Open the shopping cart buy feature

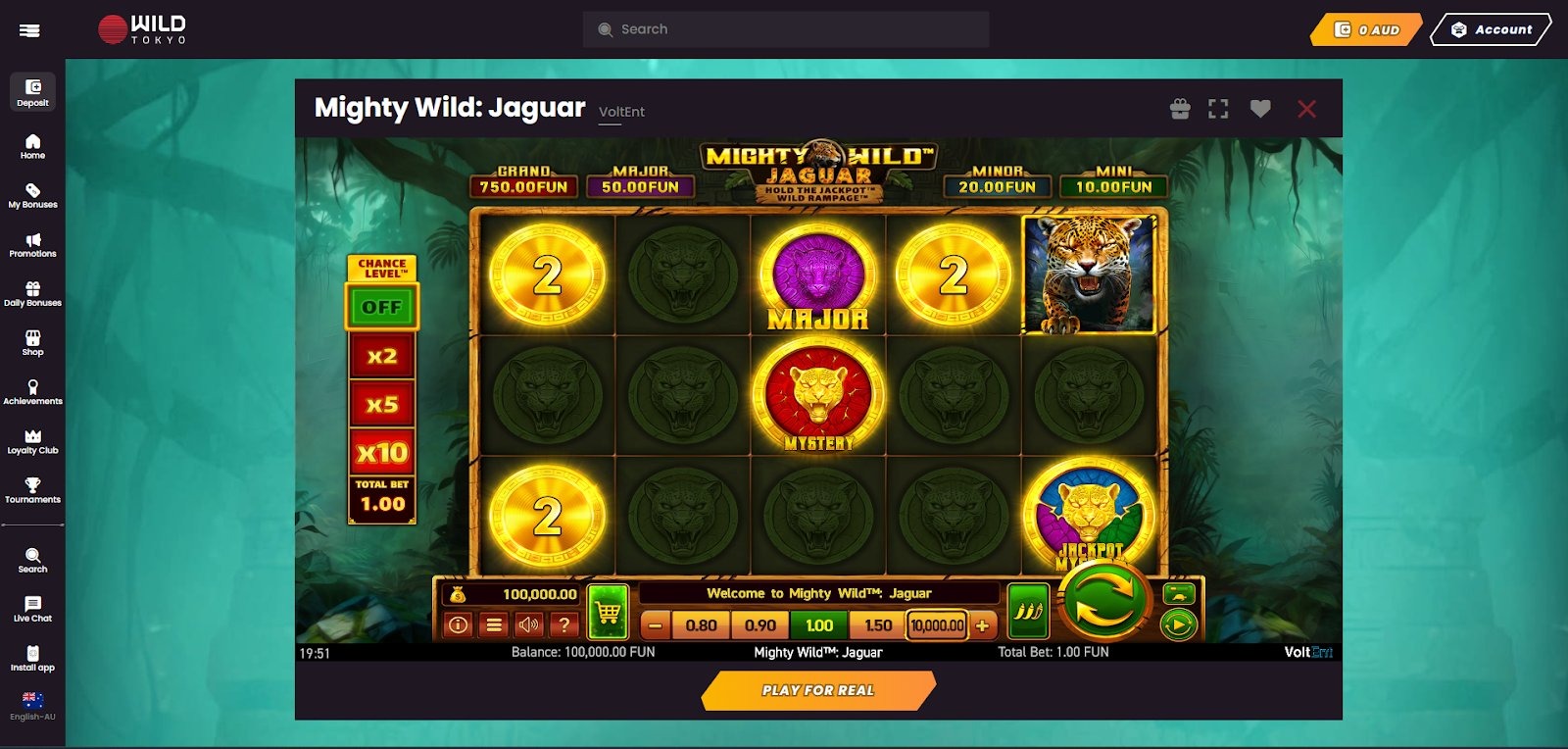click(608, 613)
